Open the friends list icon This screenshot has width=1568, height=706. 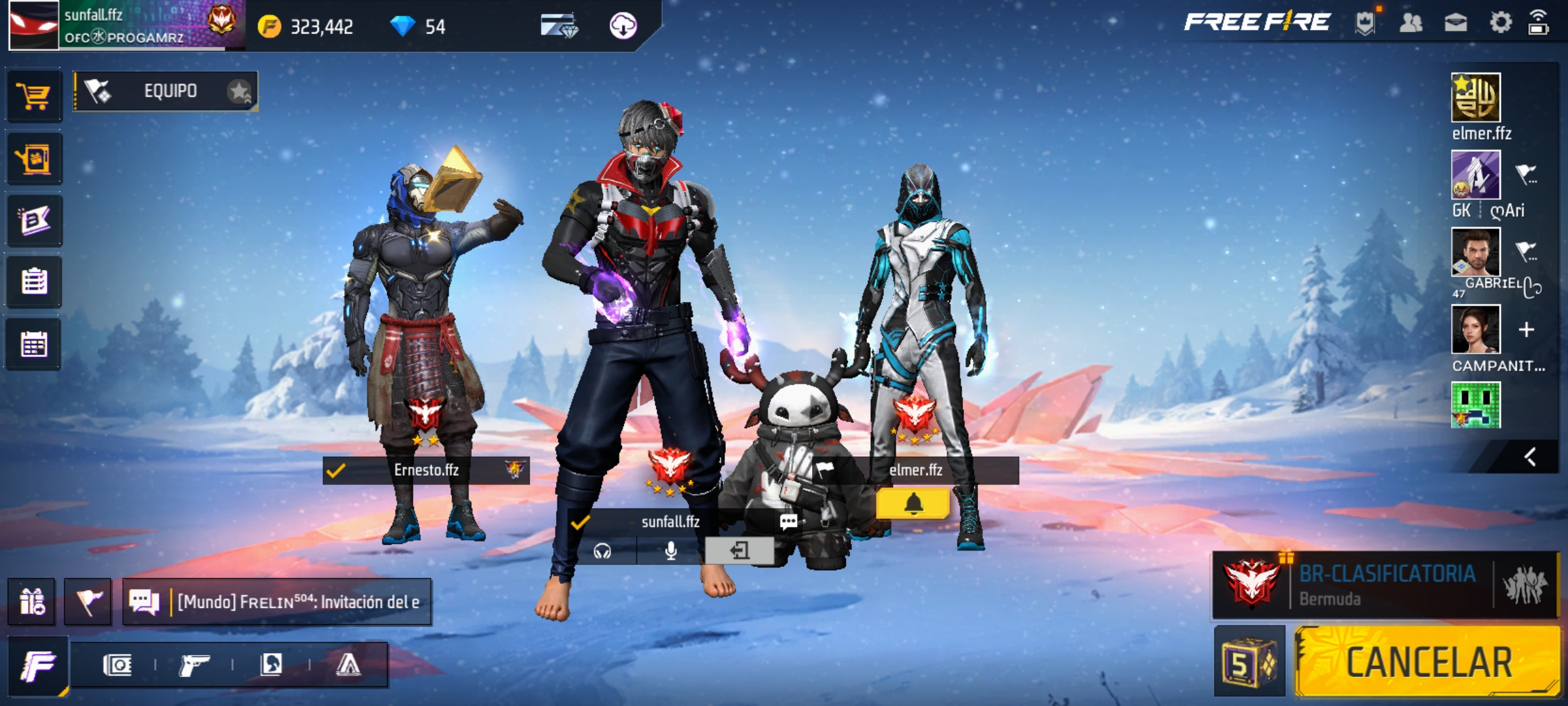(1411, 24)
